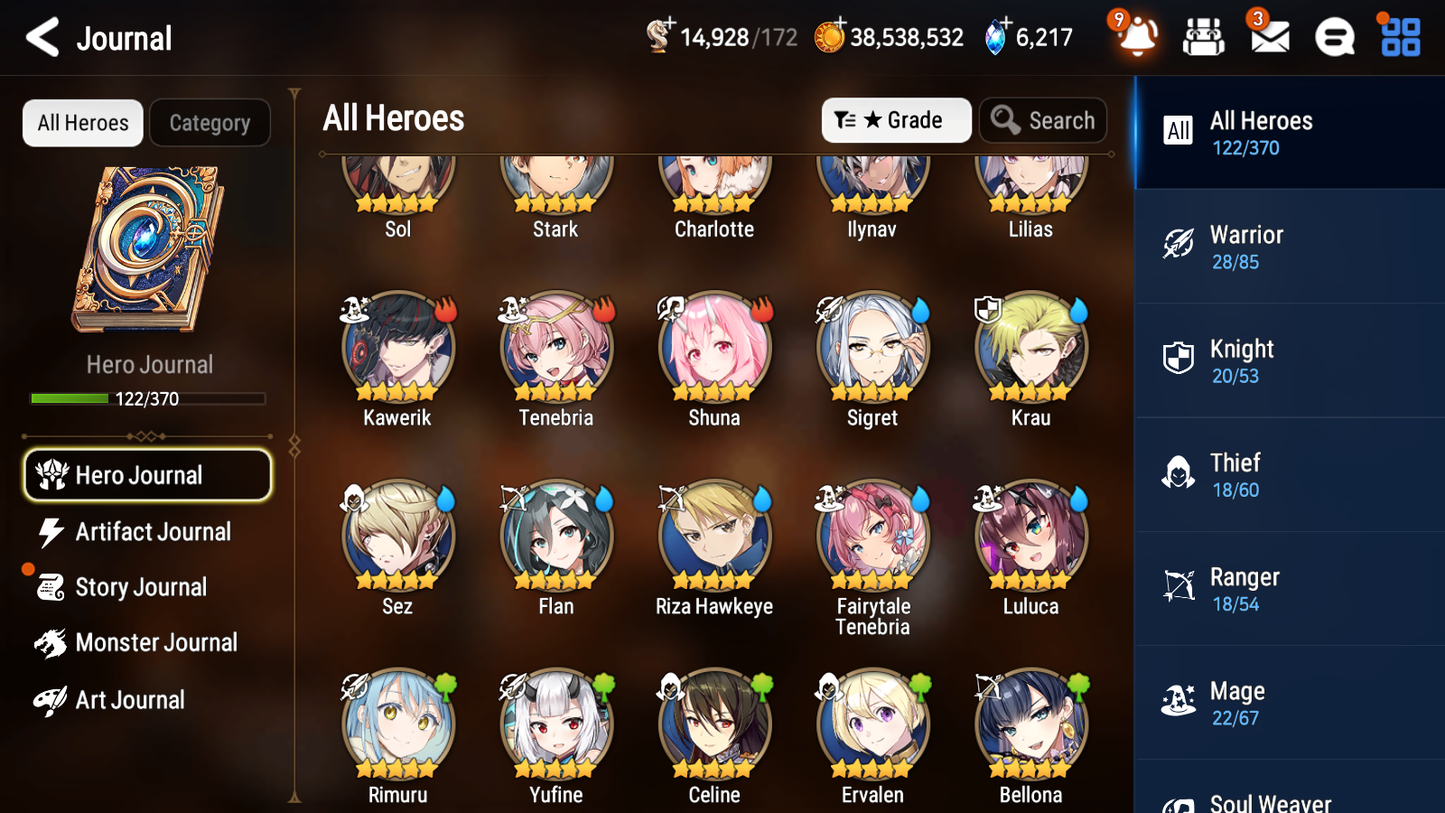Switch to the Category view toggle
This screenshot has height=813, width=1445.
click(210, 122)
